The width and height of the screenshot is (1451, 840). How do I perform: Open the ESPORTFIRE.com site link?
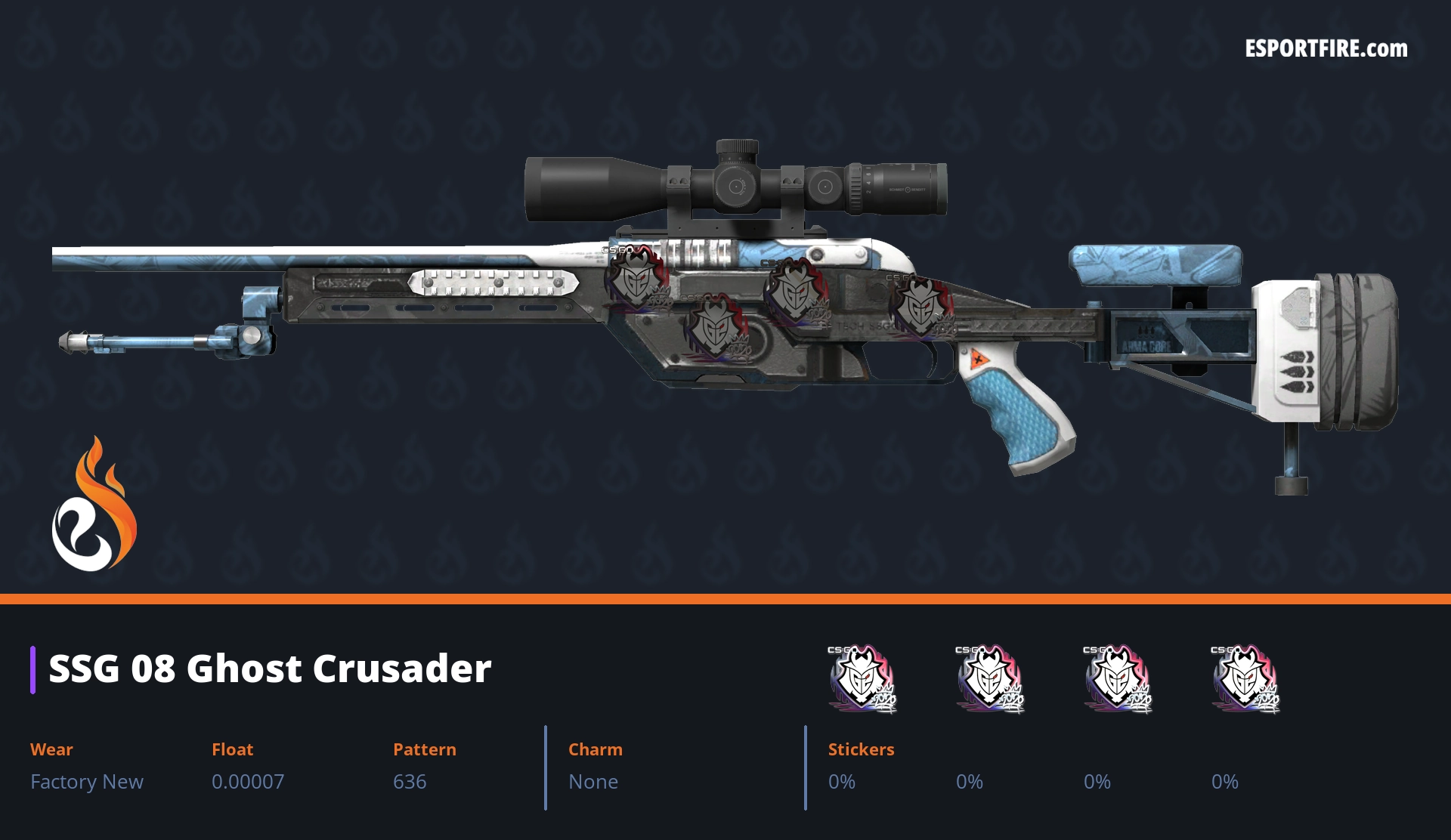[1326, 49]
